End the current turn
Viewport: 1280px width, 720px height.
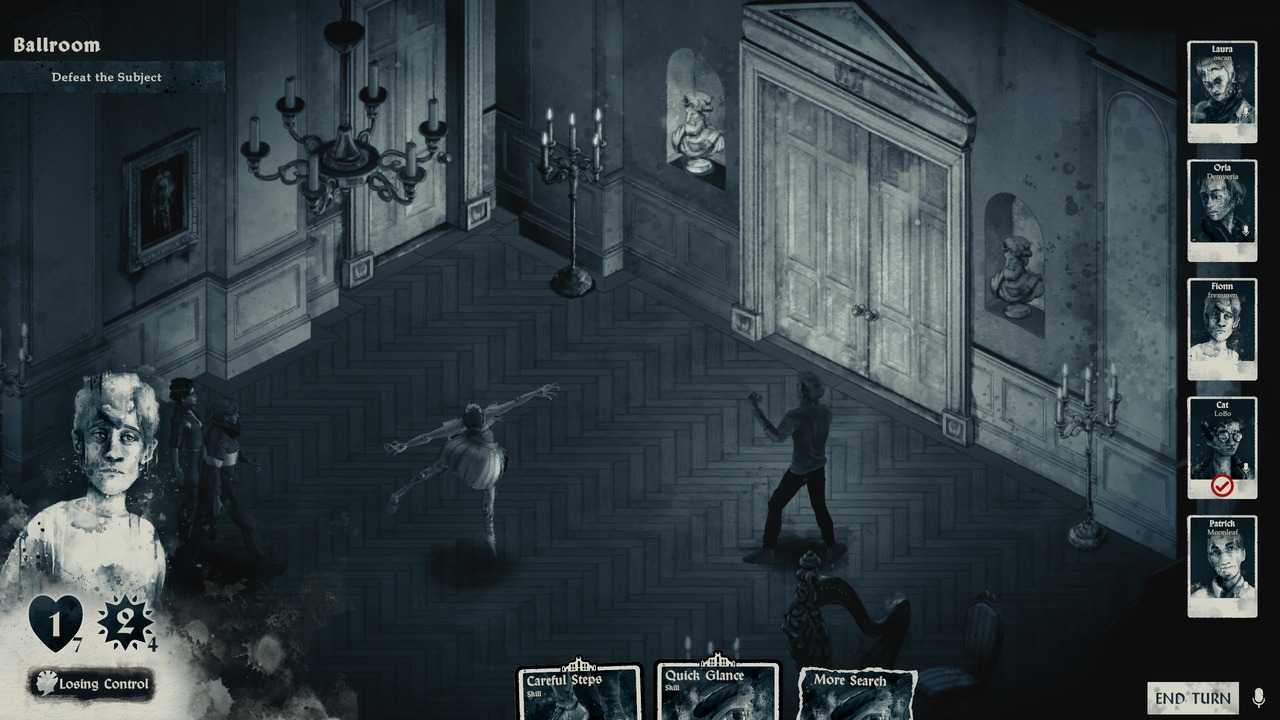click(1192, 698)
